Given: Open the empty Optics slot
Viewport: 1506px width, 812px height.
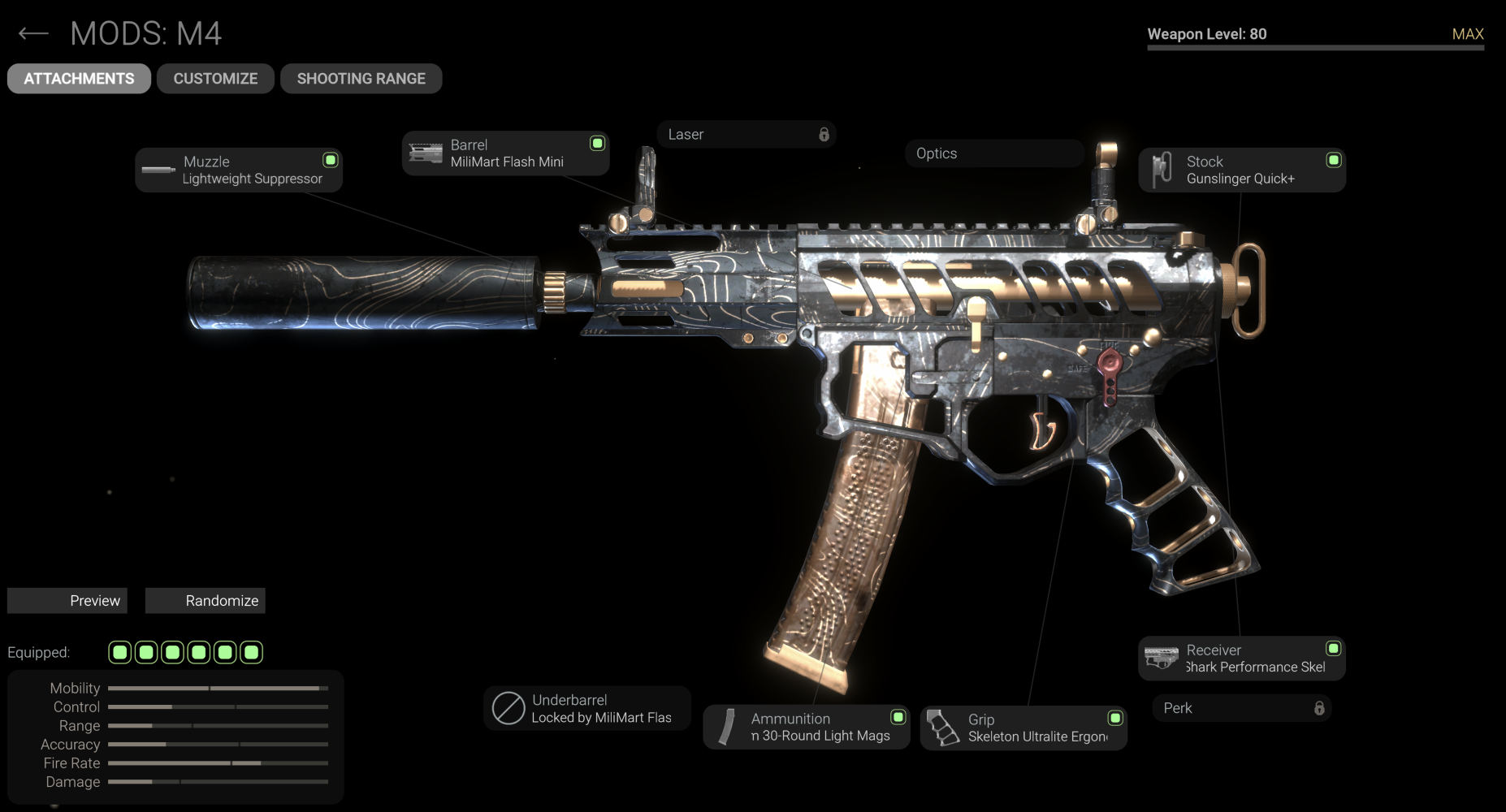Looking at the screenshot, I should [x=994, y=153].
